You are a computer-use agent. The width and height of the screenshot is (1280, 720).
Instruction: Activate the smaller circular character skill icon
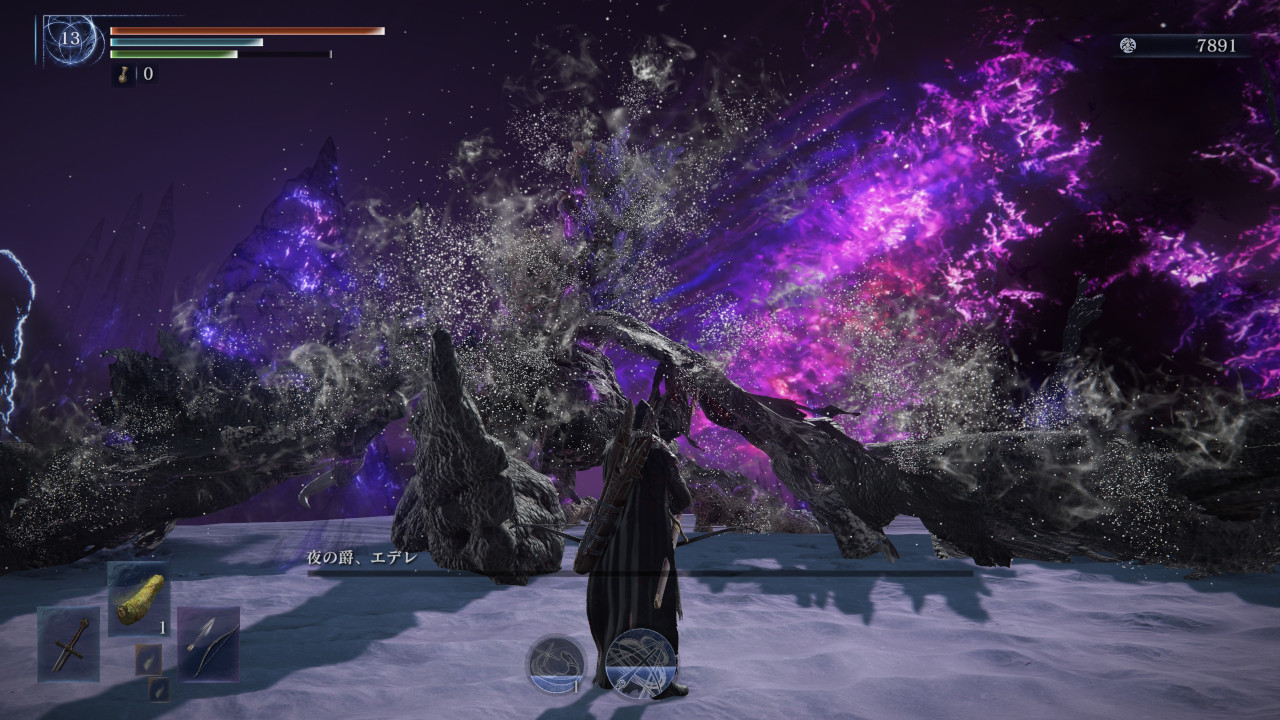[x=556, y=664]
